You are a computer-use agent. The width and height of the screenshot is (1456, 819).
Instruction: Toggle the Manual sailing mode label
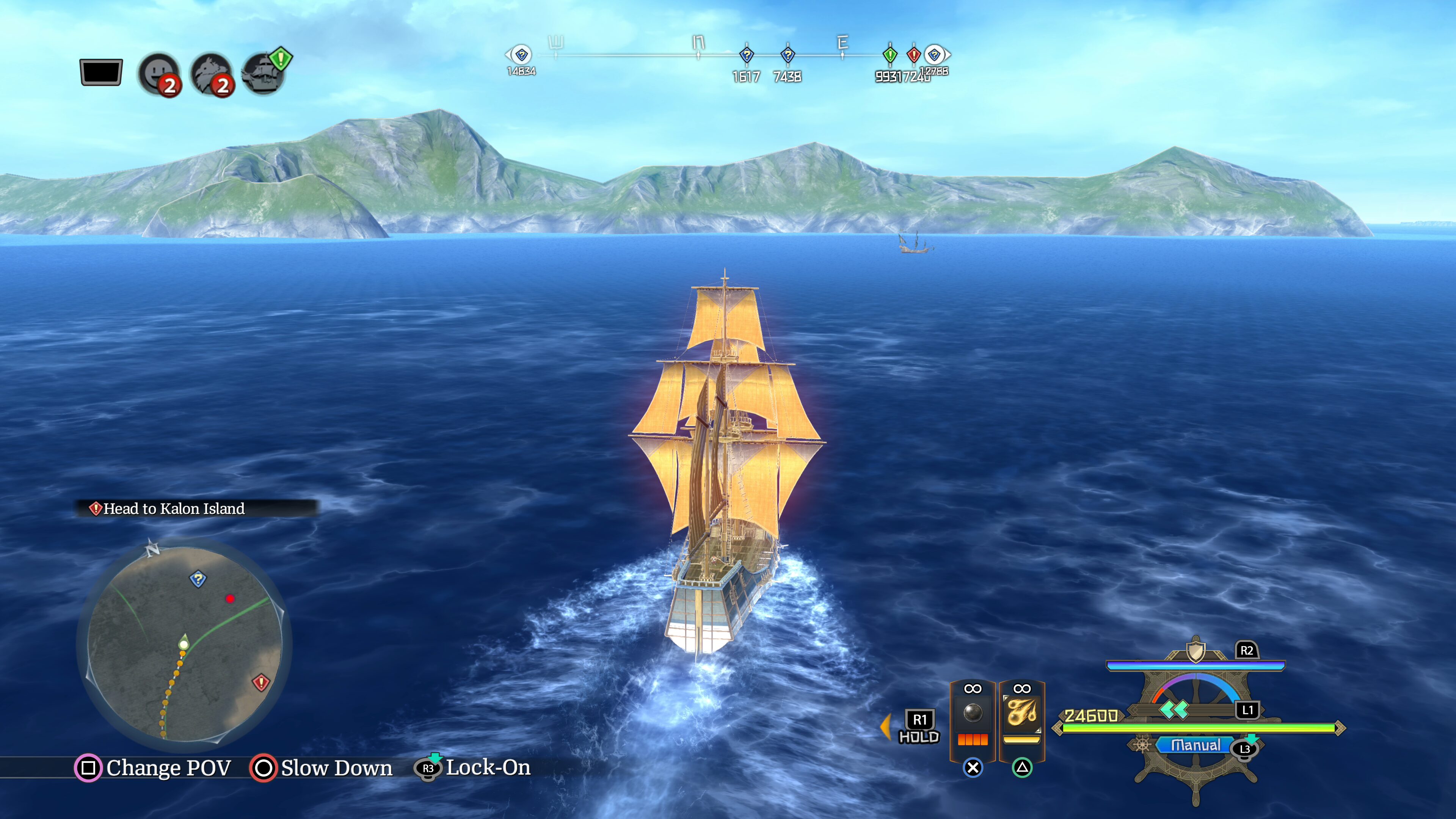(x=1196, y=745)
